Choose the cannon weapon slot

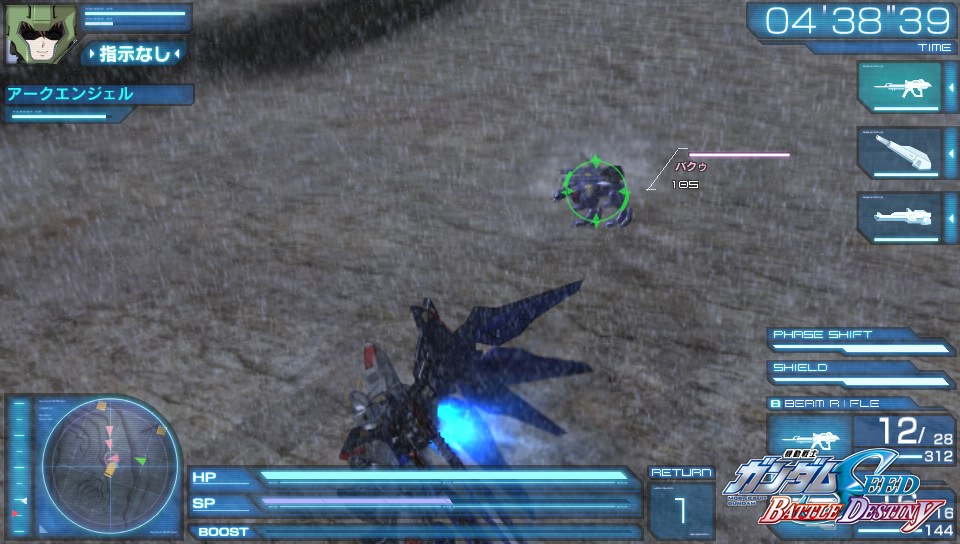click(x=899, y=152)
